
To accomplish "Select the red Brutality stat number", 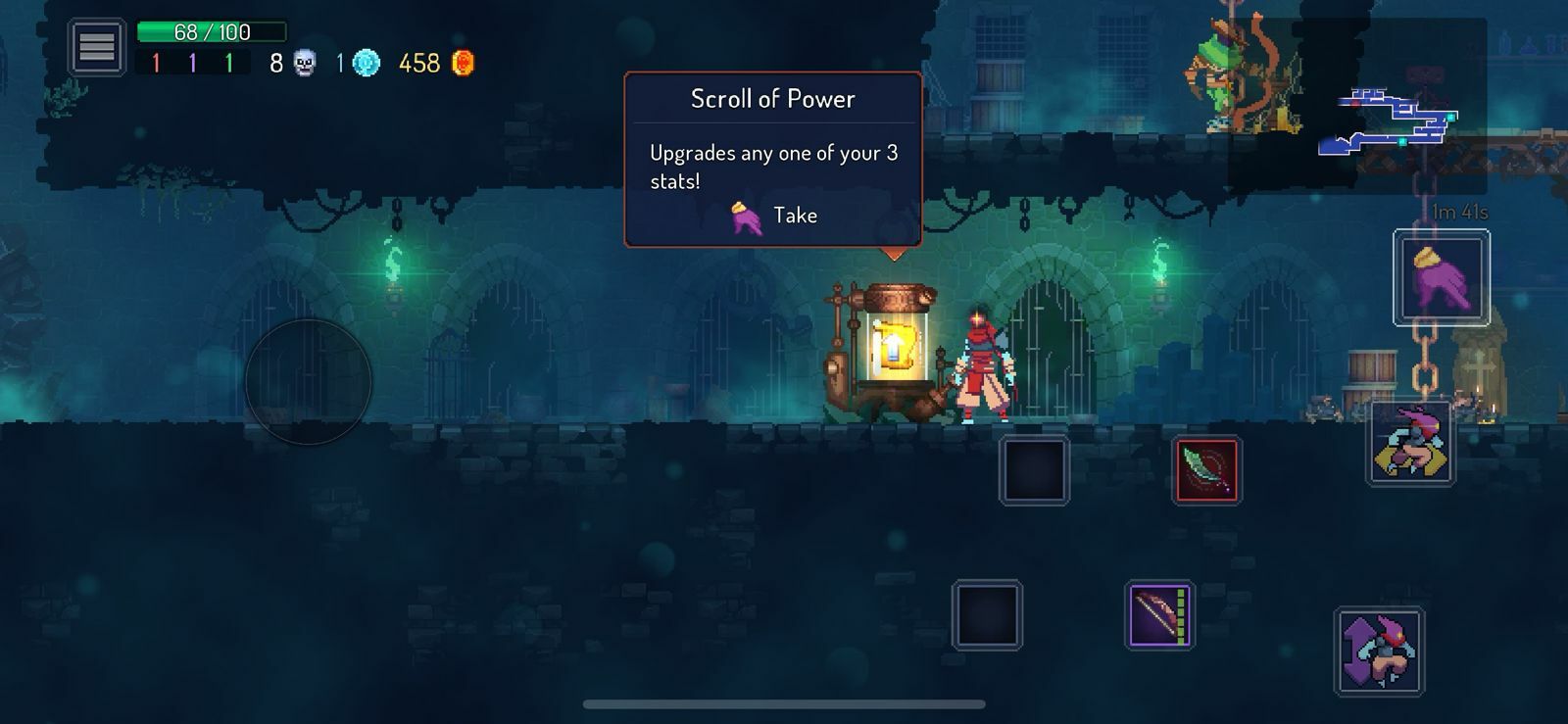I will [x=155, y=63].
